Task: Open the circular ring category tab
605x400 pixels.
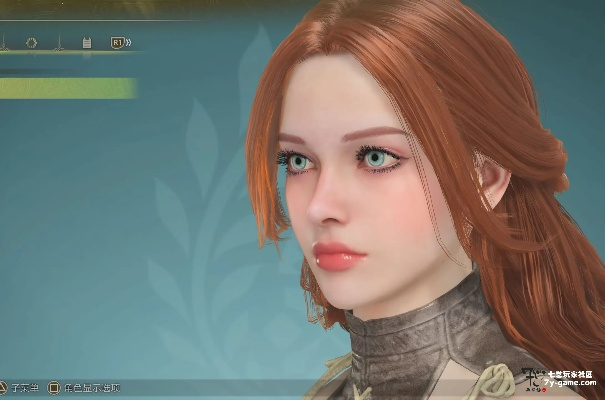Action: point(31,43)
